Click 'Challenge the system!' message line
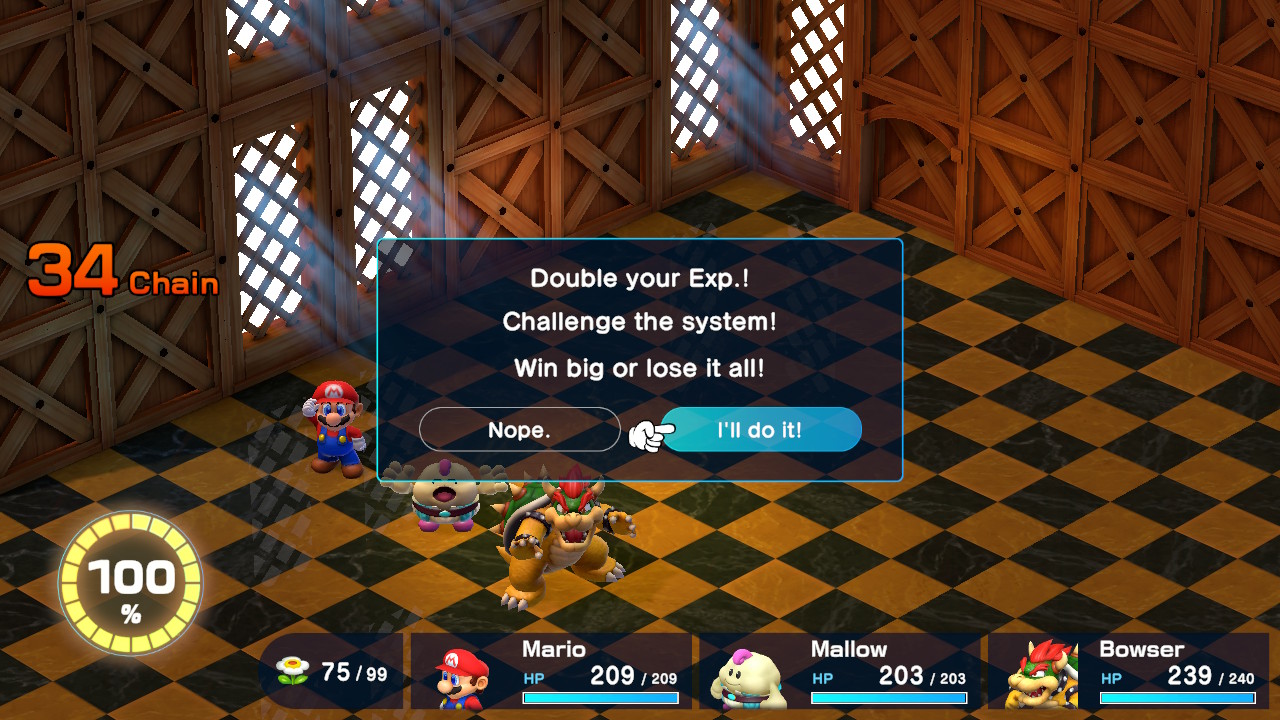 638,323
